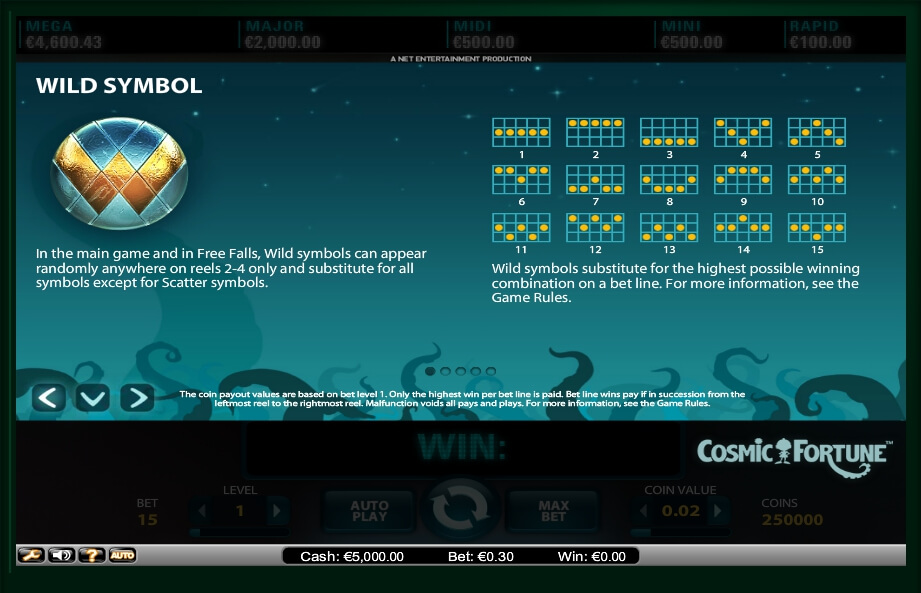Advance to the next paytable page
The image size is (921, 593).
pyautogui.click(x=137, y=398)
